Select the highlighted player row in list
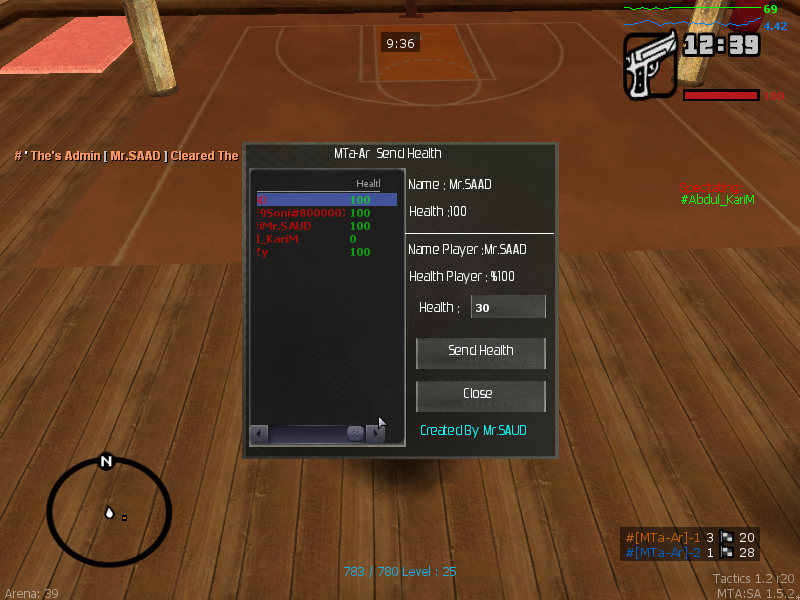 tap(326, 200)
